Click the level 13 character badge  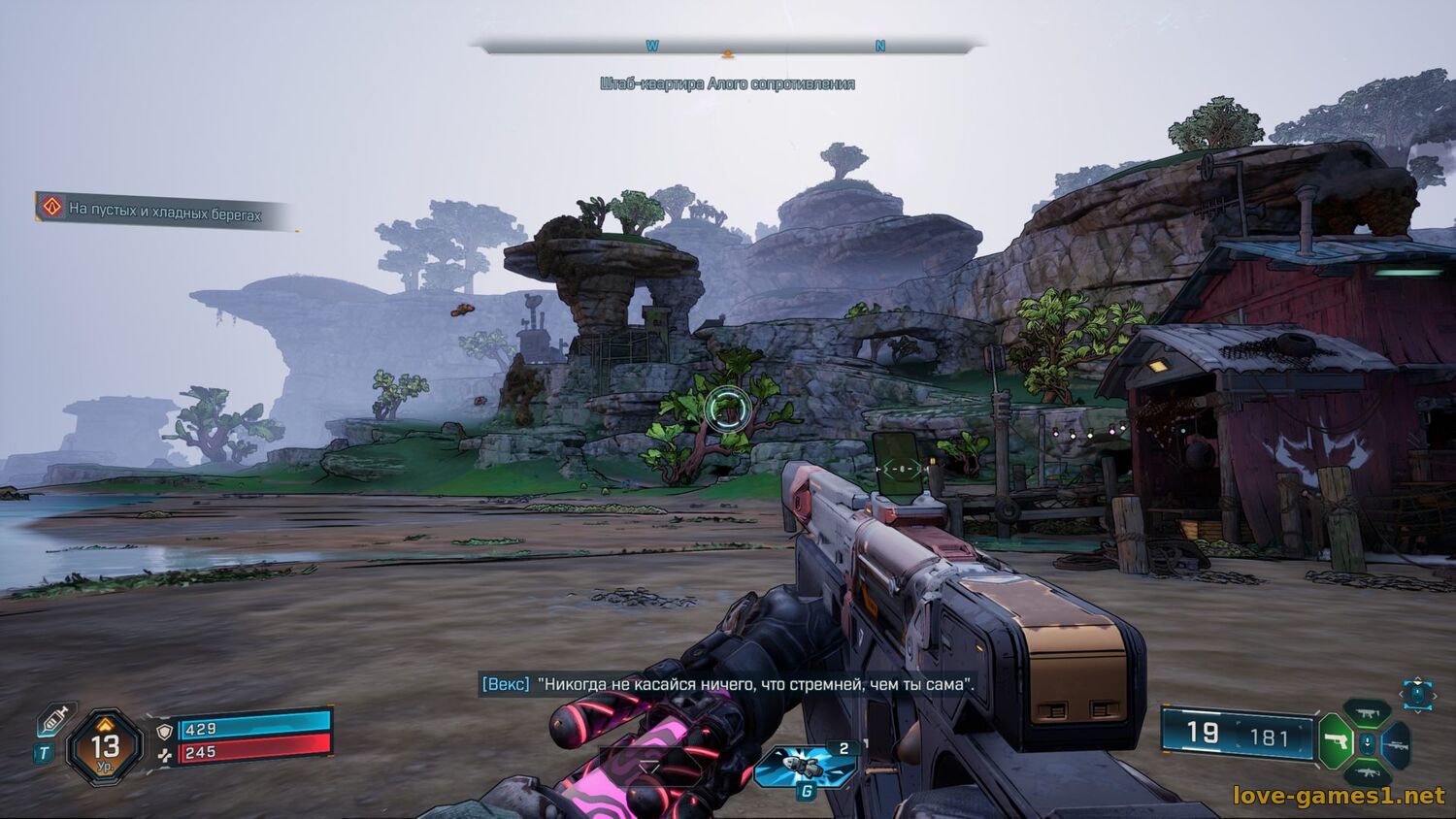[x=105, y=746]
